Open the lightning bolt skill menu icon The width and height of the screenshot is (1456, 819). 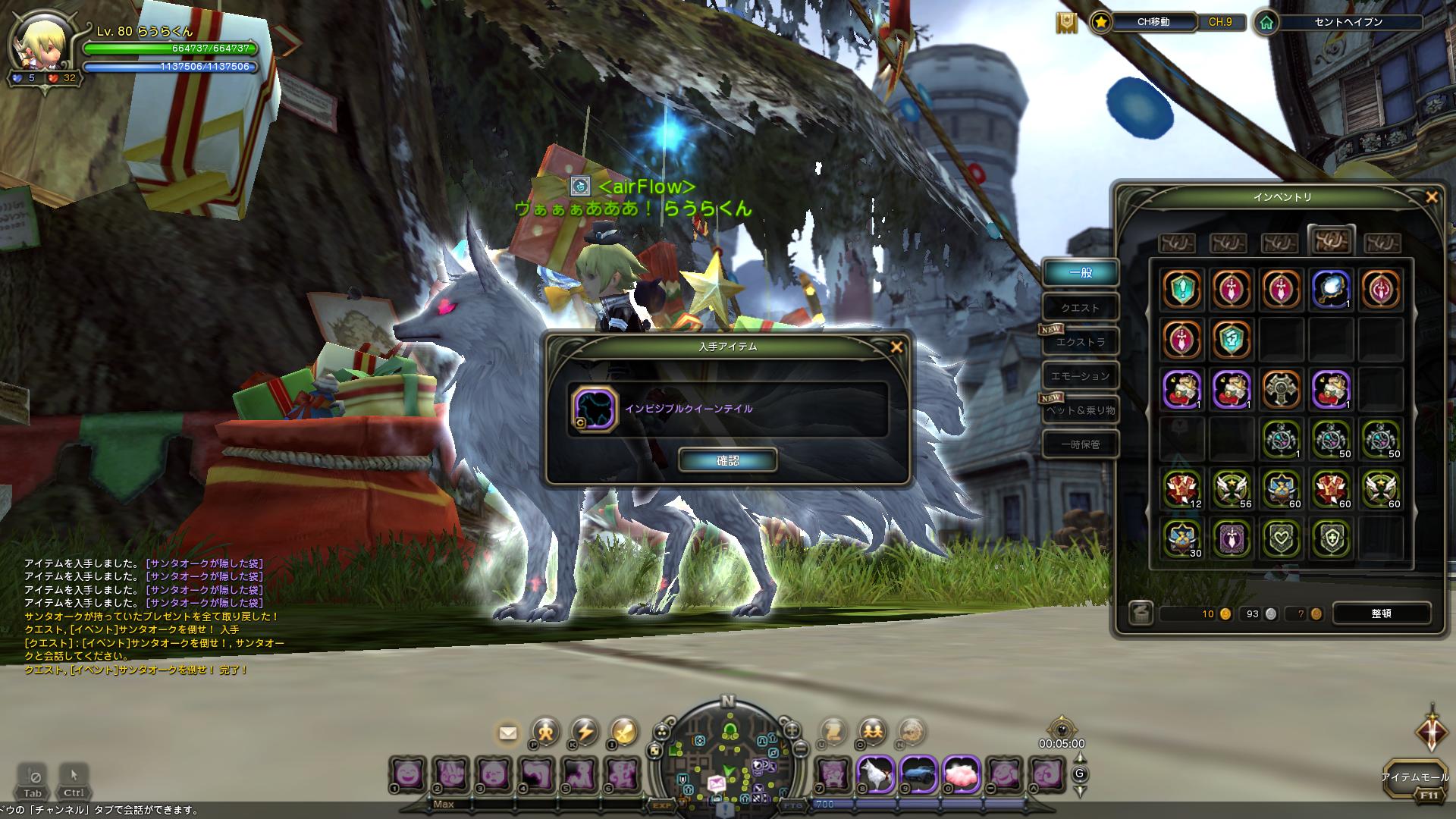pyautogui.click(x=585, y=731)
